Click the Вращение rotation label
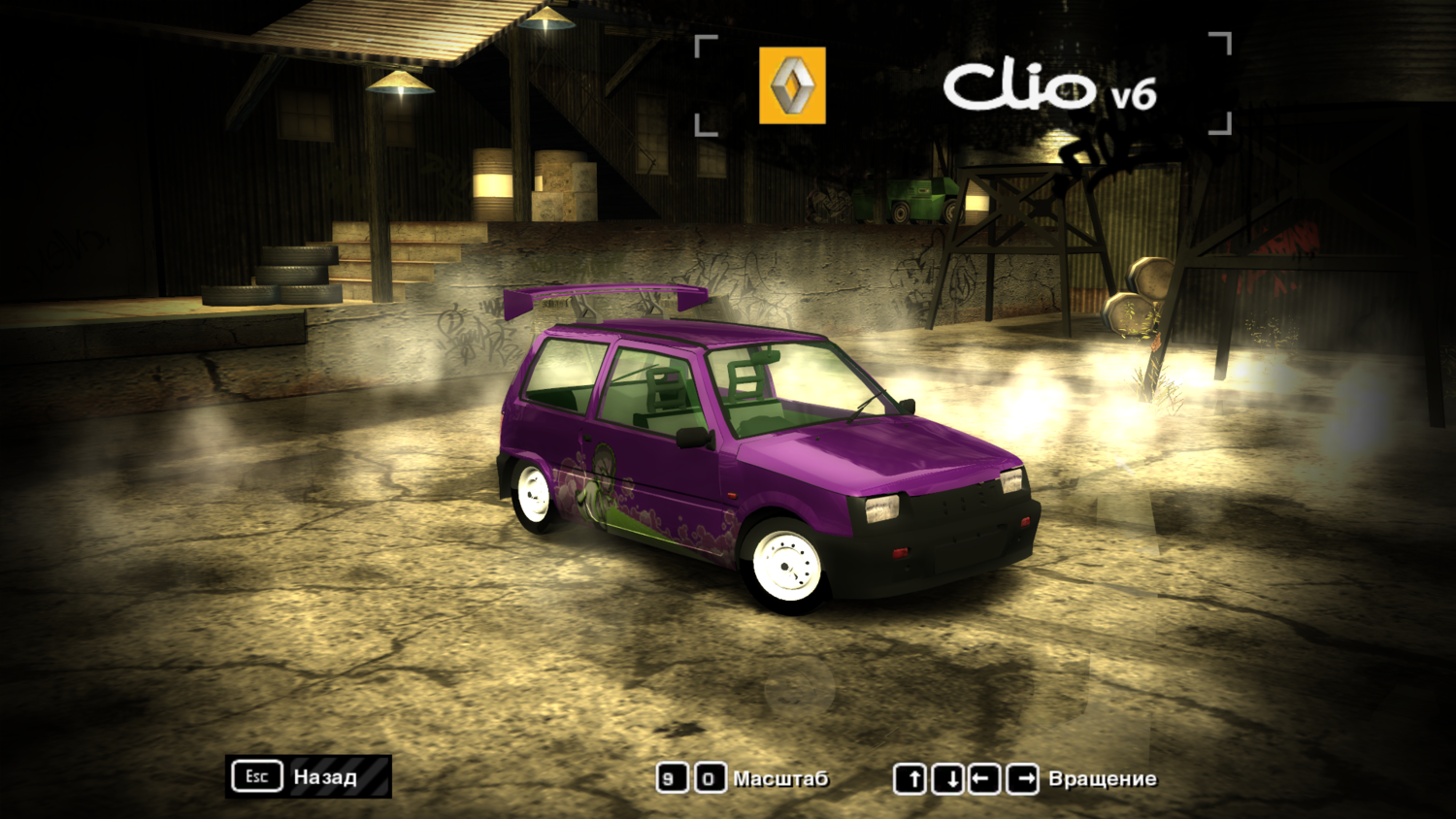Screen dimensions: 1456x819 click(1102, 777)
